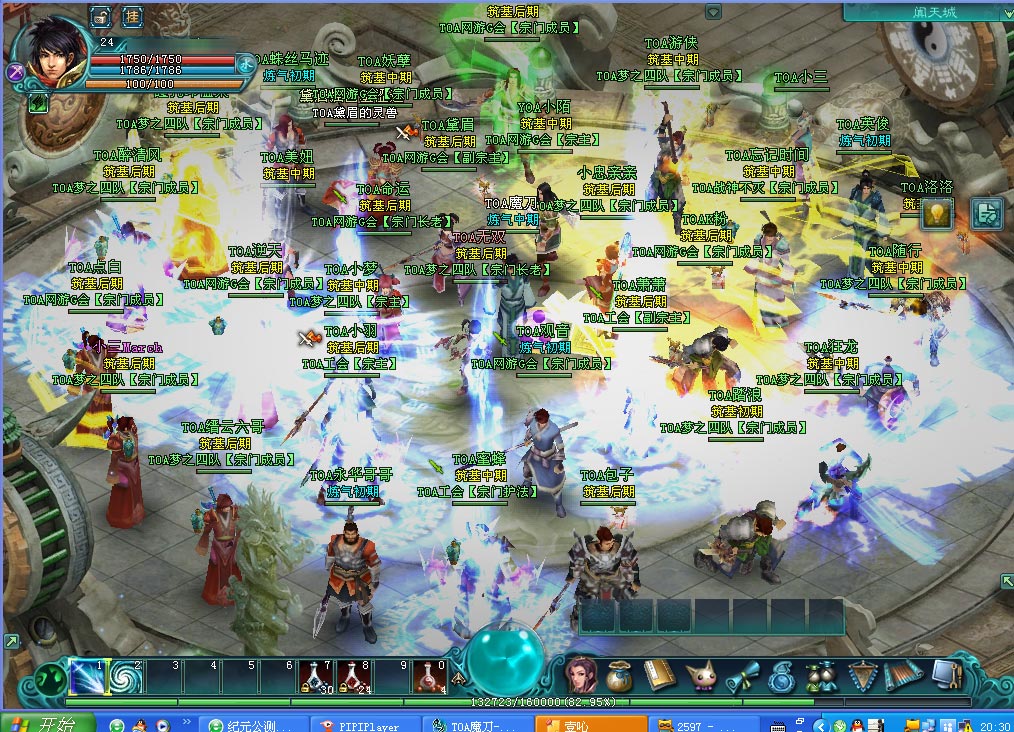Click the 水 water element badge
Image resolution: width=1014 pixels, height=732 pixels.
(x=246, y=62)
